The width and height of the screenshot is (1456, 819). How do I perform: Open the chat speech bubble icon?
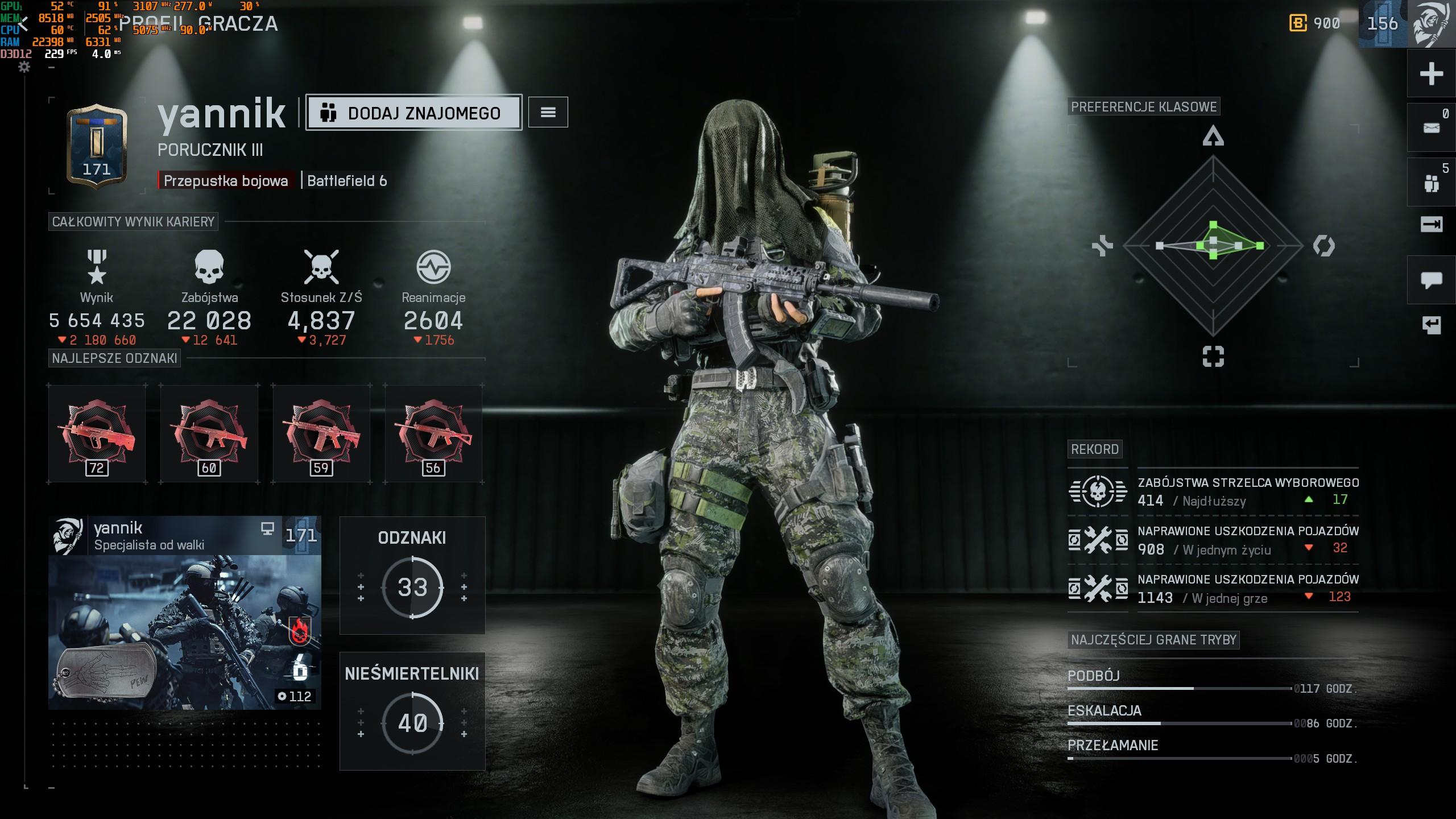point(1431,279)
